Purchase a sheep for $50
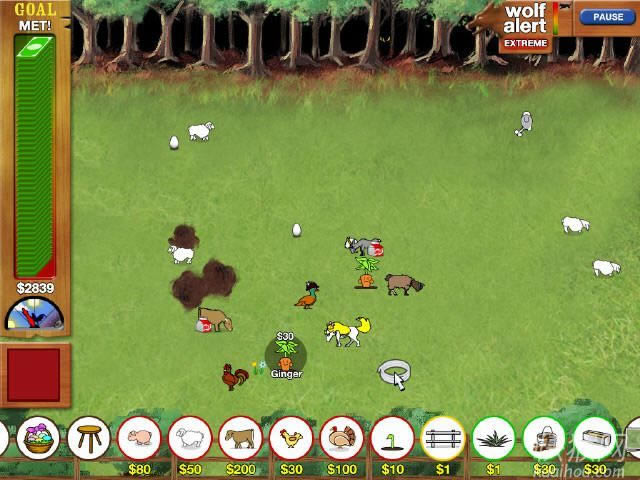This screenshot has width=640, height=480. tap(190, 438)
